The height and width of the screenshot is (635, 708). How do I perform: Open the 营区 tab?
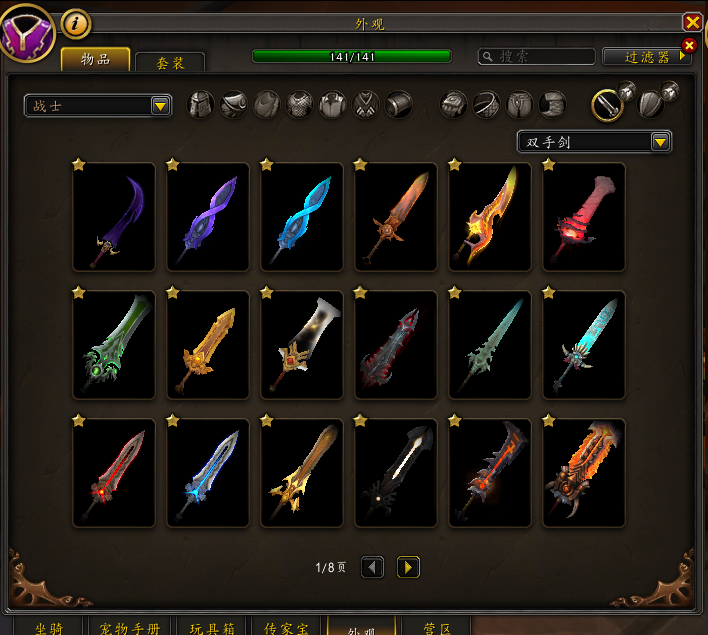point(437,628)
